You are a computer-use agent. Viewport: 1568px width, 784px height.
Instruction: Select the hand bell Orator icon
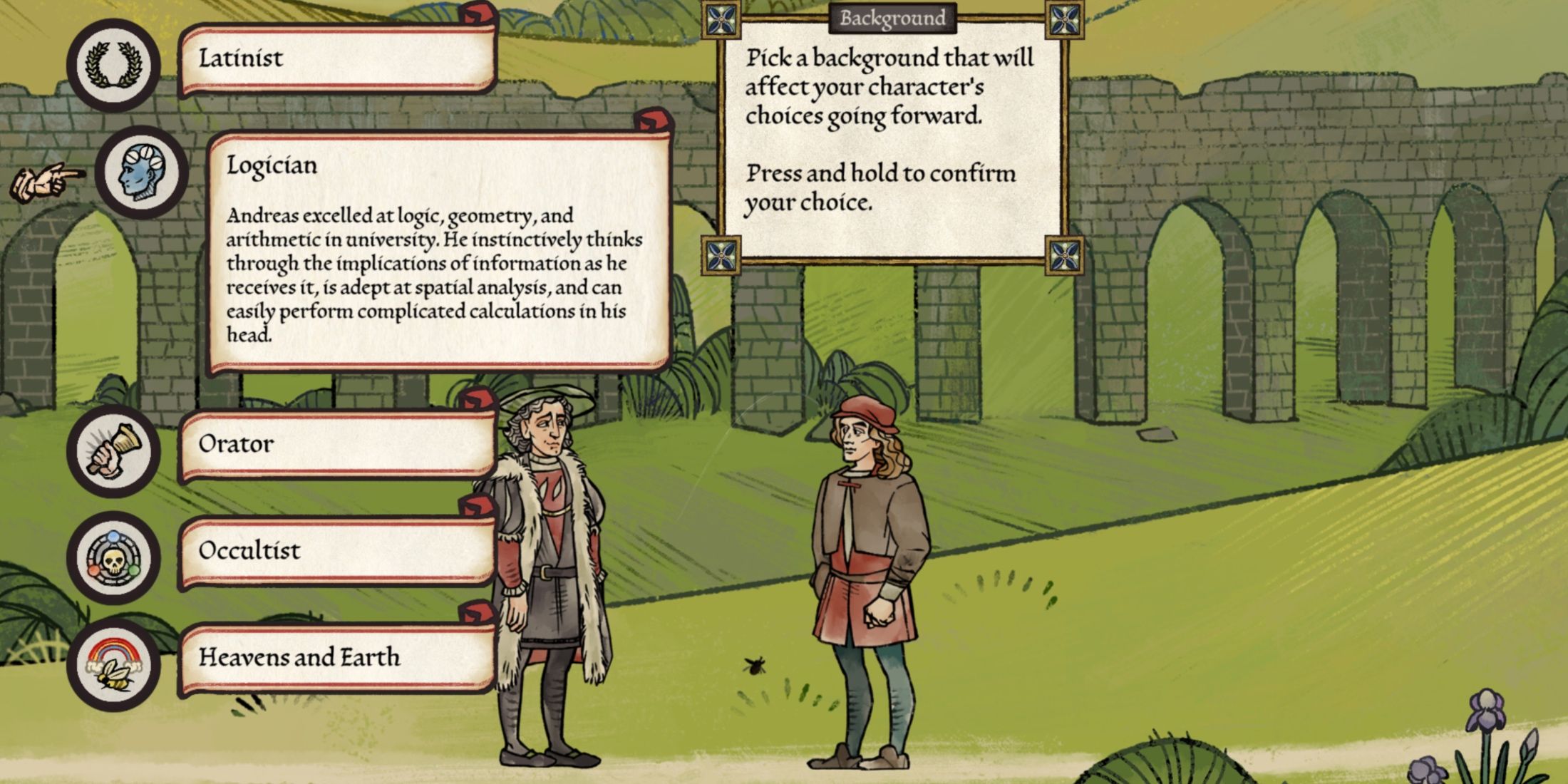pos(113,451)
